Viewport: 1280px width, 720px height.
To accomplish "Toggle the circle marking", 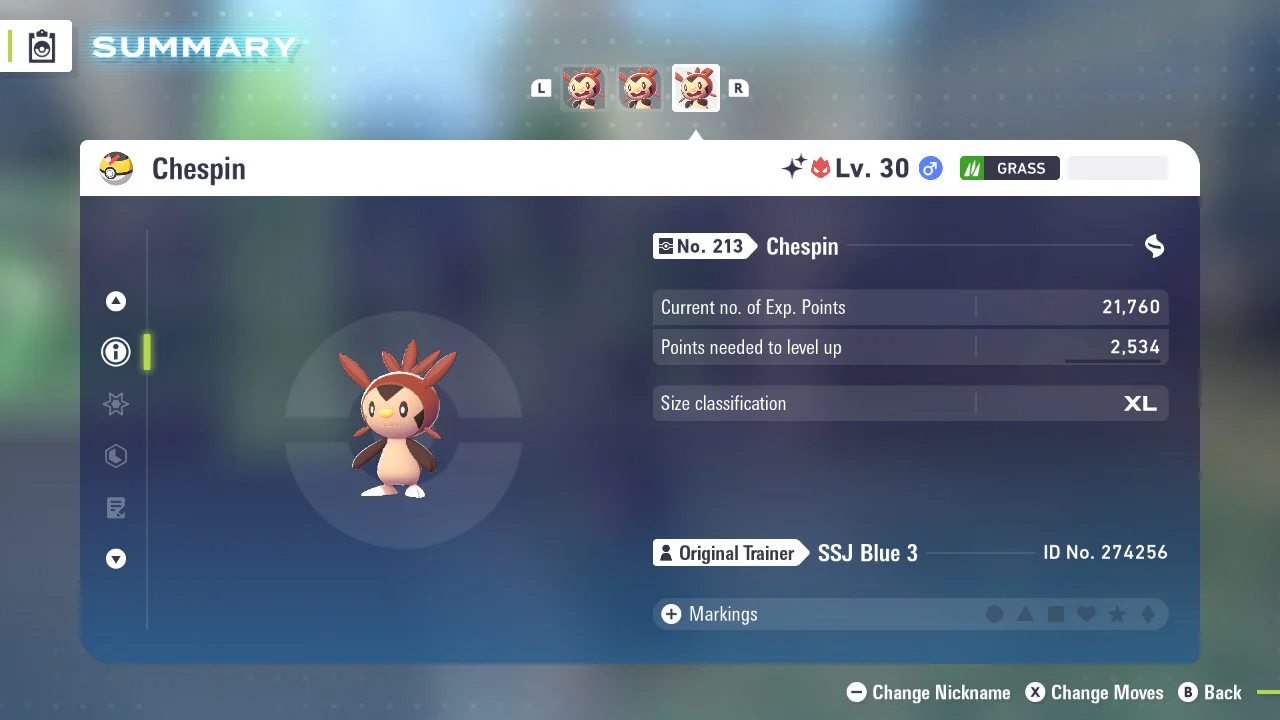I will (x=995, y=614).
